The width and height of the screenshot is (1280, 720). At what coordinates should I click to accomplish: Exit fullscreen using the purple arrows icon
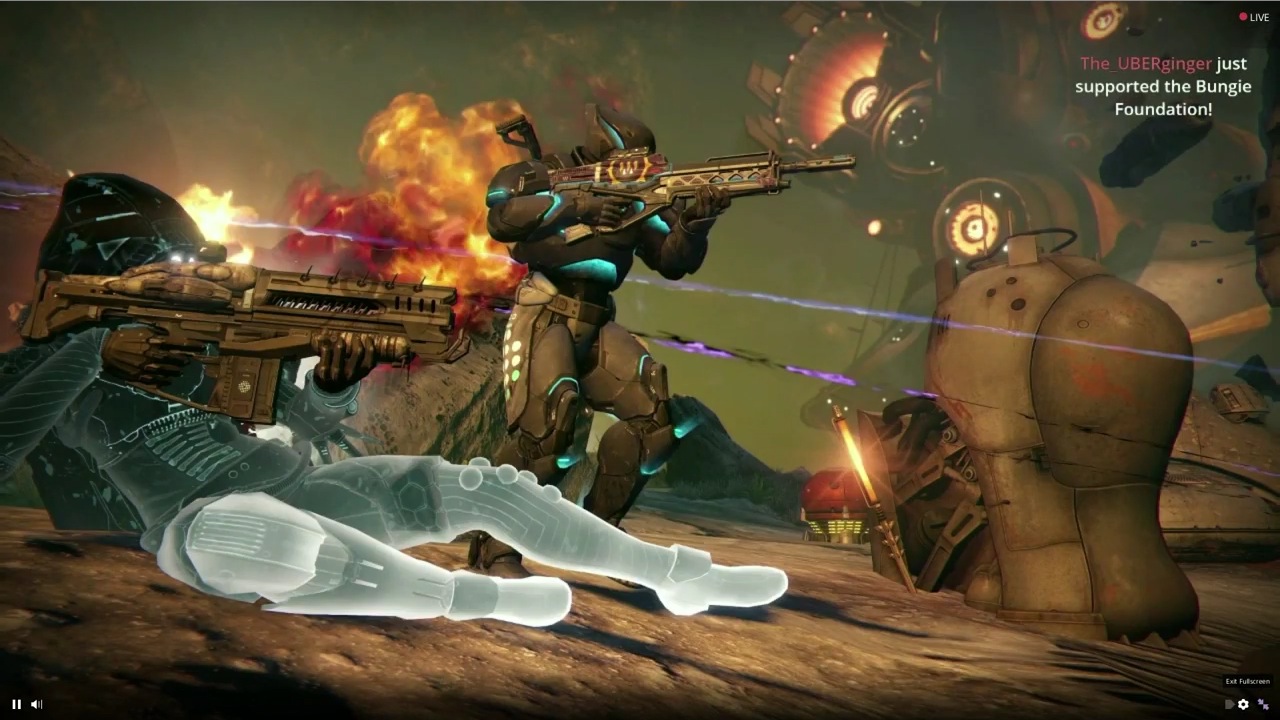tap(1263, 704)
